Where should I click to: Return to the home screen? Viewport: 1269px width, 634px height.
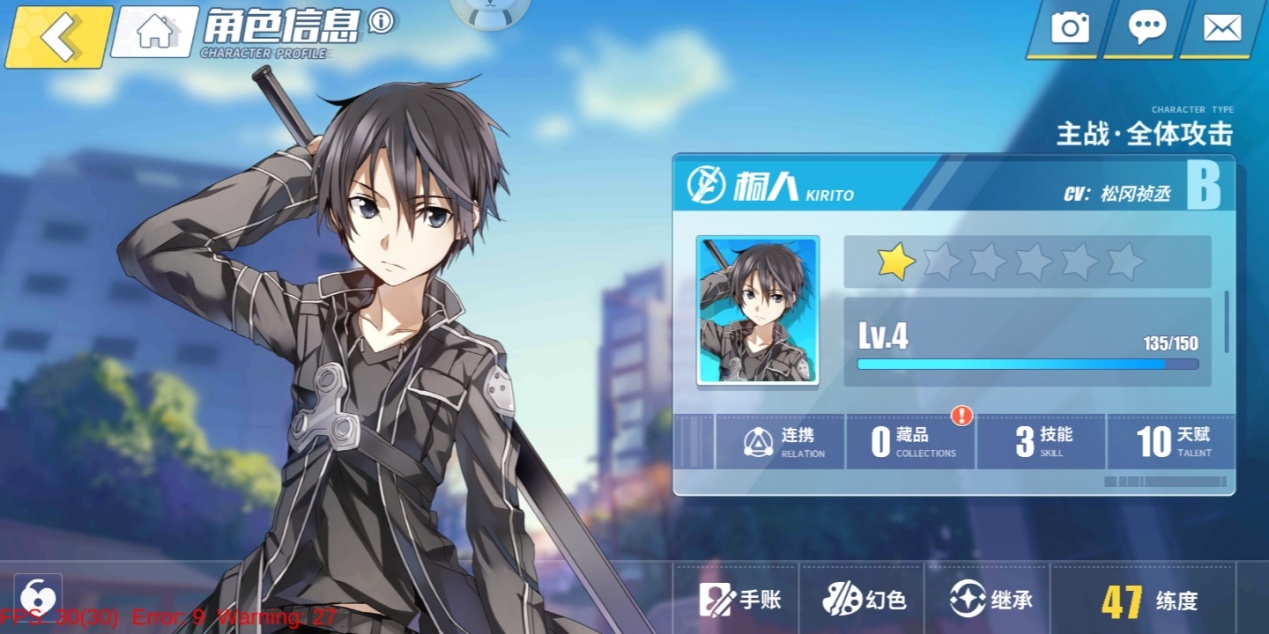[155, 32]
